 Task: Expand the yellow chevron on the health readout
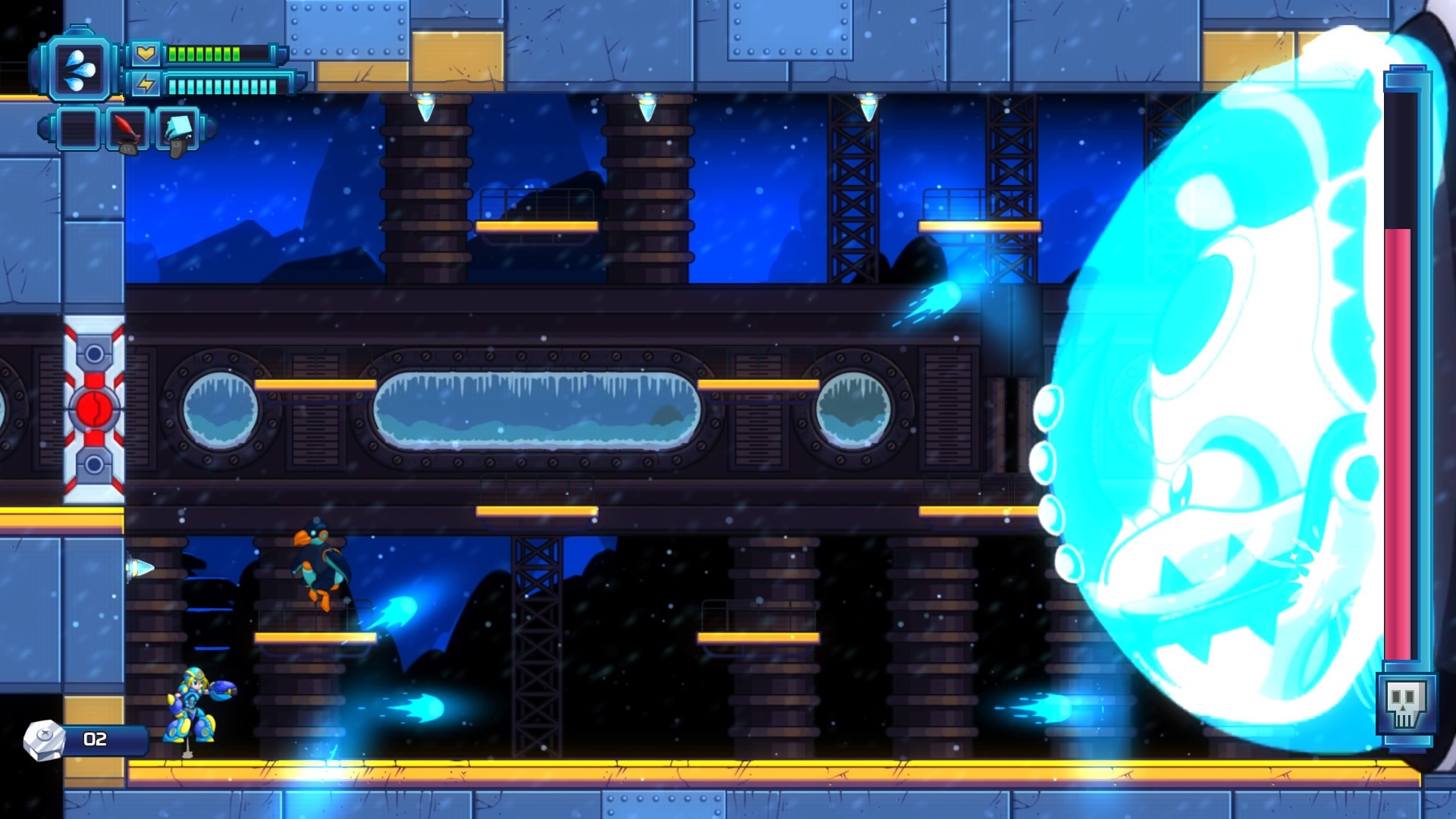click(x=146, y=55)
